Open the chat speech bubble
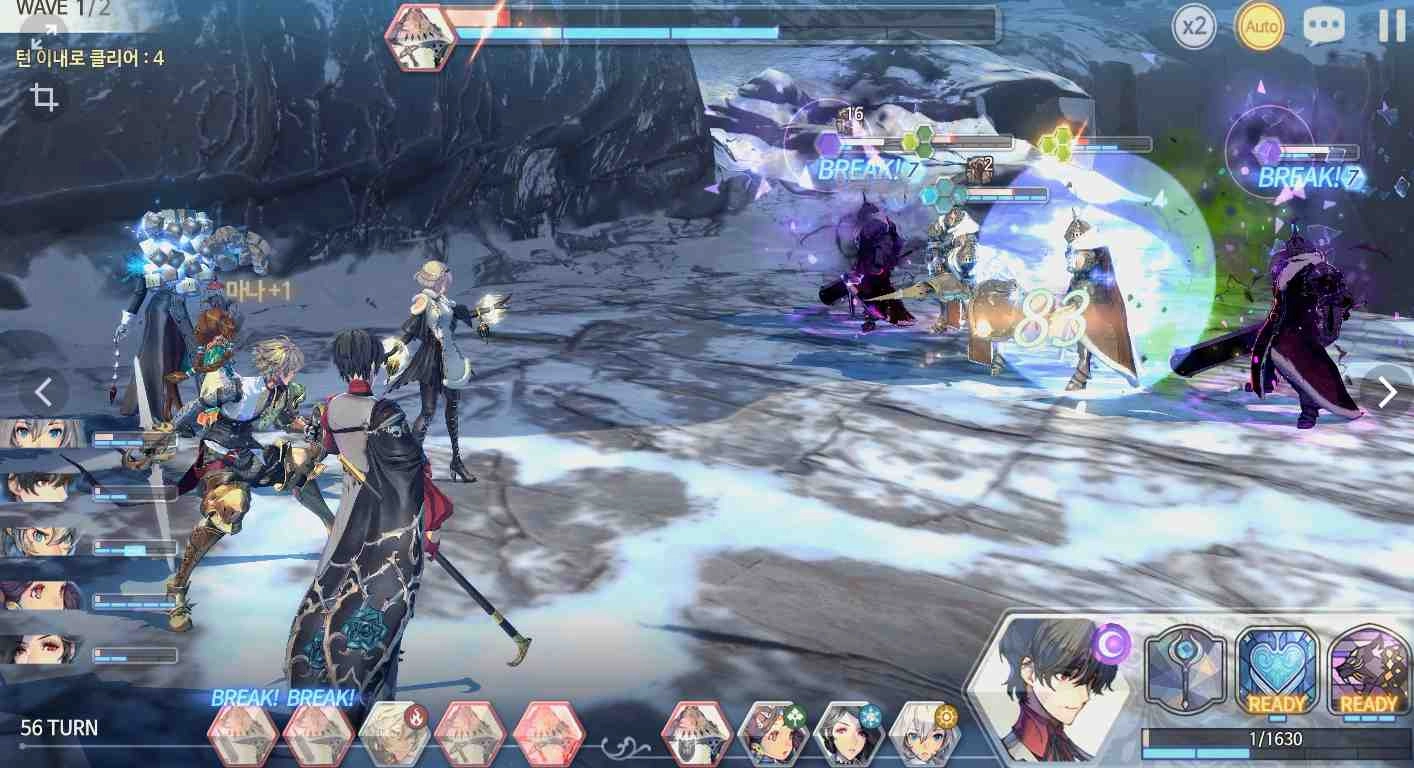 (x=1323, y=27)
